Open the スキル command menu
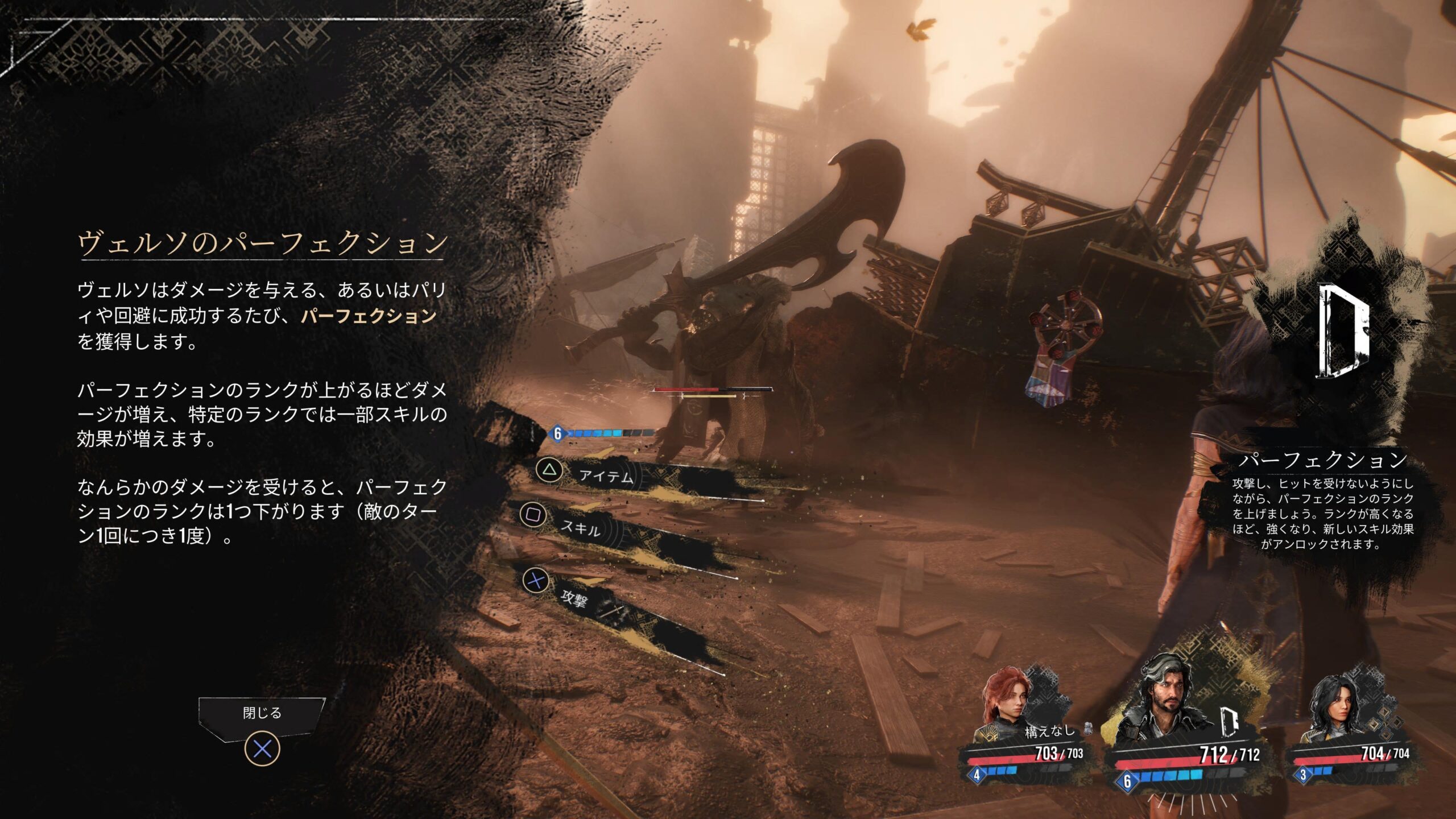The width and height of the screenshot is (1456, 819). pos(580,529)
